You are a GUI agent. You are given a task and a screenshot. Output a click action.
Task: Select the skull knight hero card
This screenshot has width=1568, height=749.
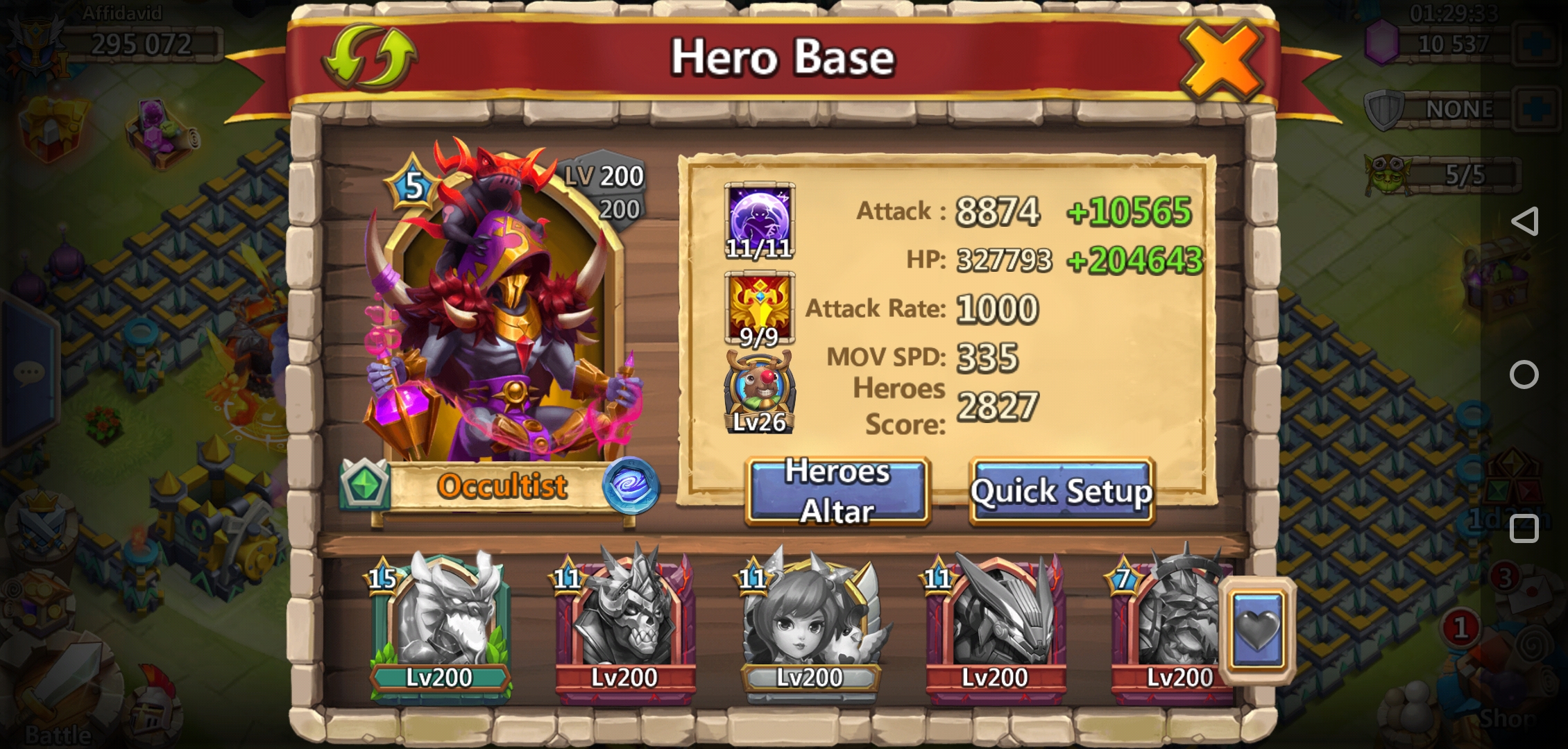coord(624,624)
